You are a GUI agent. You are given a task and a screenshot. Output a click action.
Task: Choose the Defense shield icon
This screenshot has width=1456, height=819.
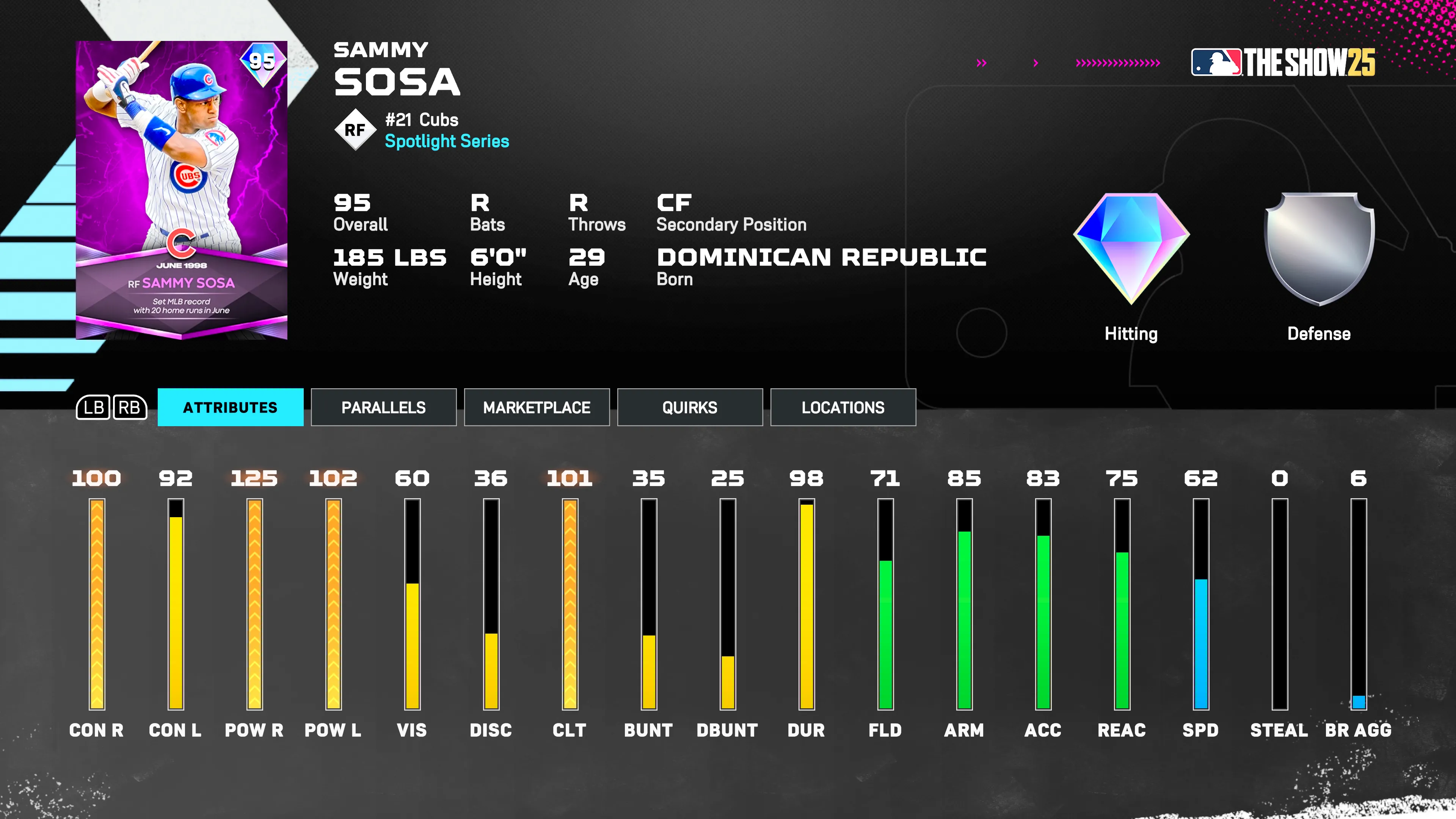click(1319, 249)
